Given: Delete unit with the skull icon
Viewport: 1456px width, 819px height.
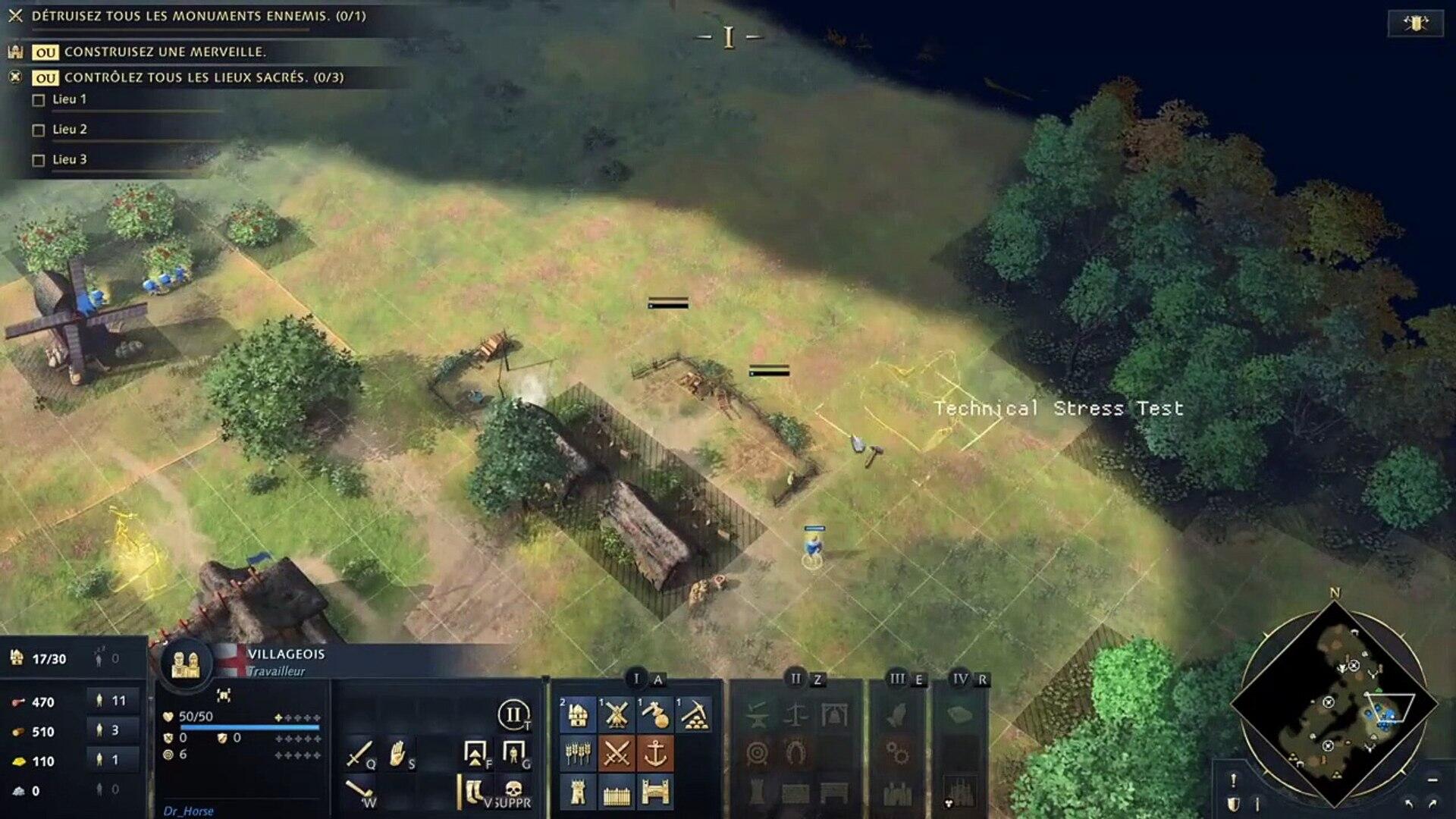Looking at the screenshot, I should coord(513,790).
